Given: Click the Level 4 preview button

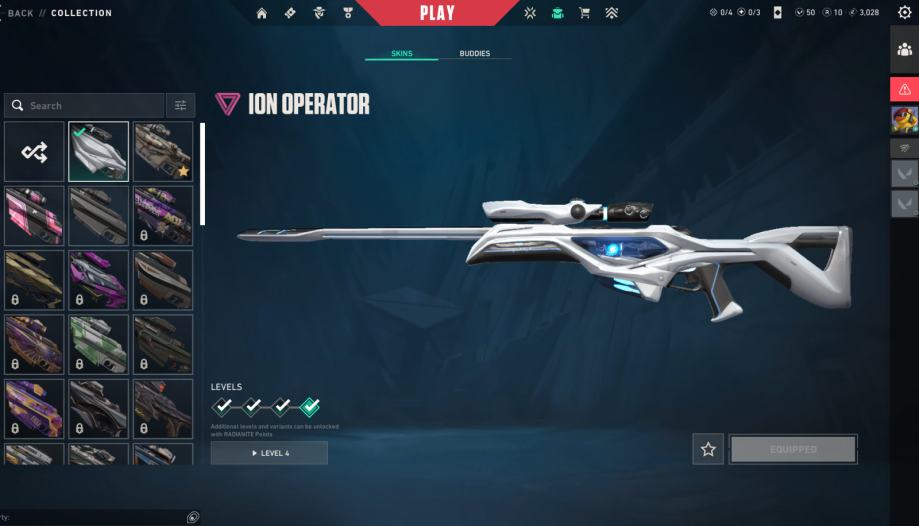Looking at the screenshot, I should (x=269, y=453).
